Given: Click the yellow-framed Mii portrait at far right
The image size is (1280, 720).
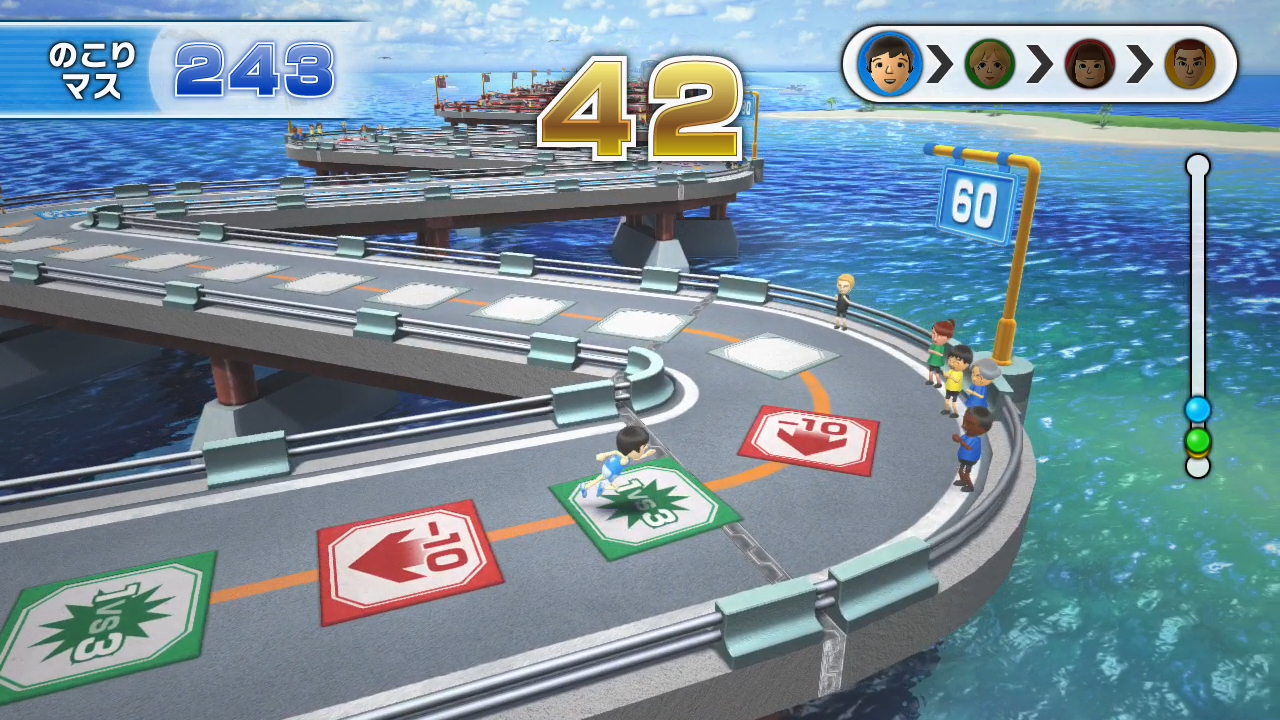Looking at the screenshot, I should click(1190, 64).
